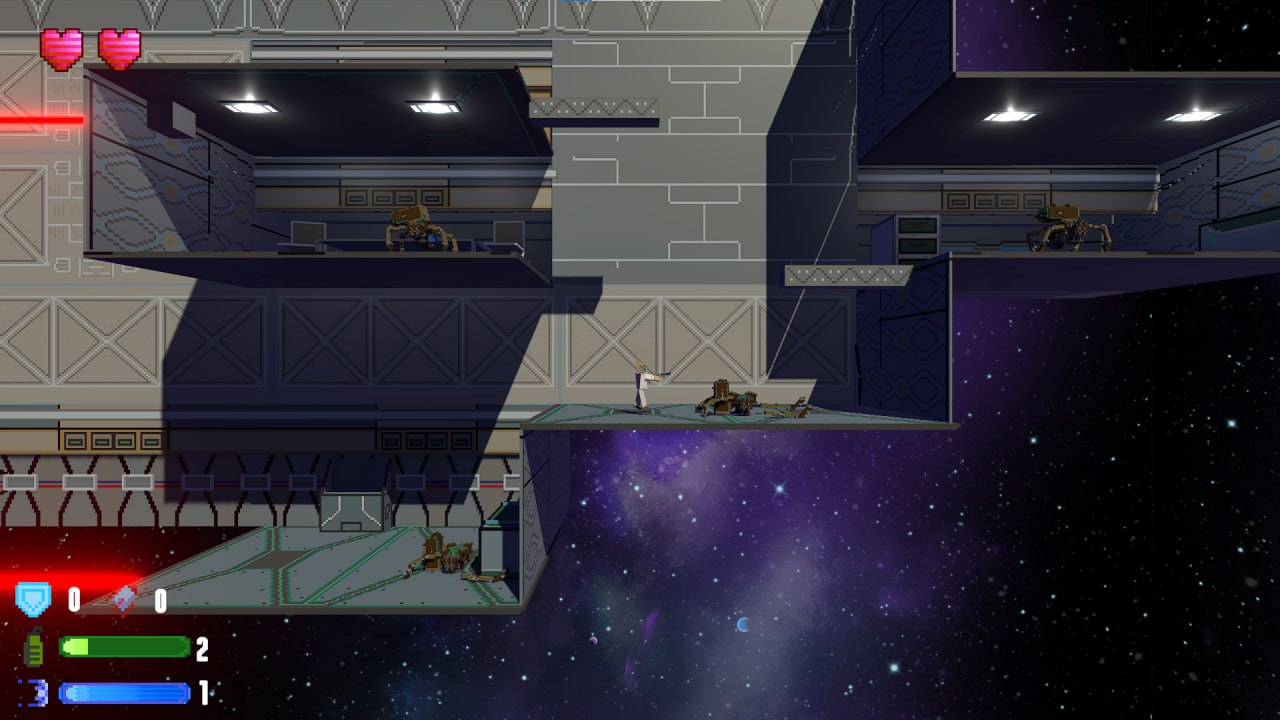
Task: Choose the blue energy claw weapon icon
Action: click(34, 692)
